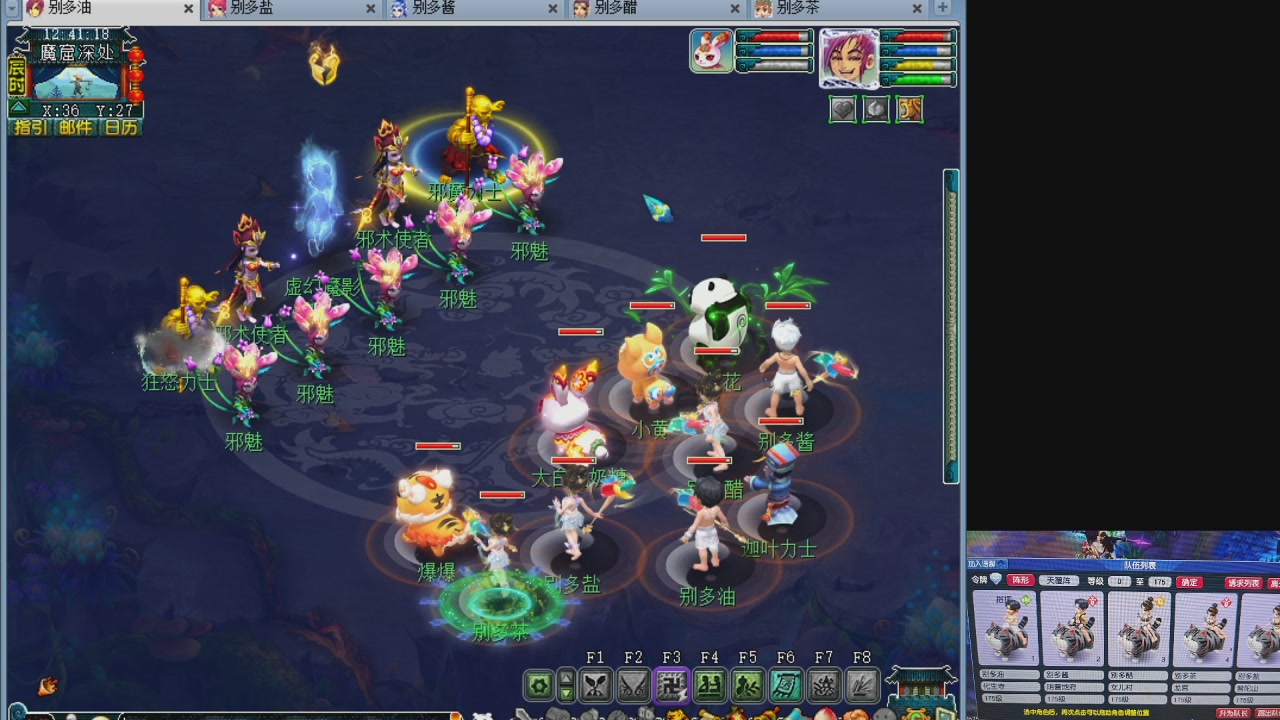This screenshot has width=1280, height=720.
Task: Click the tiger icon below the player portrait
Action: pos(909,110)
